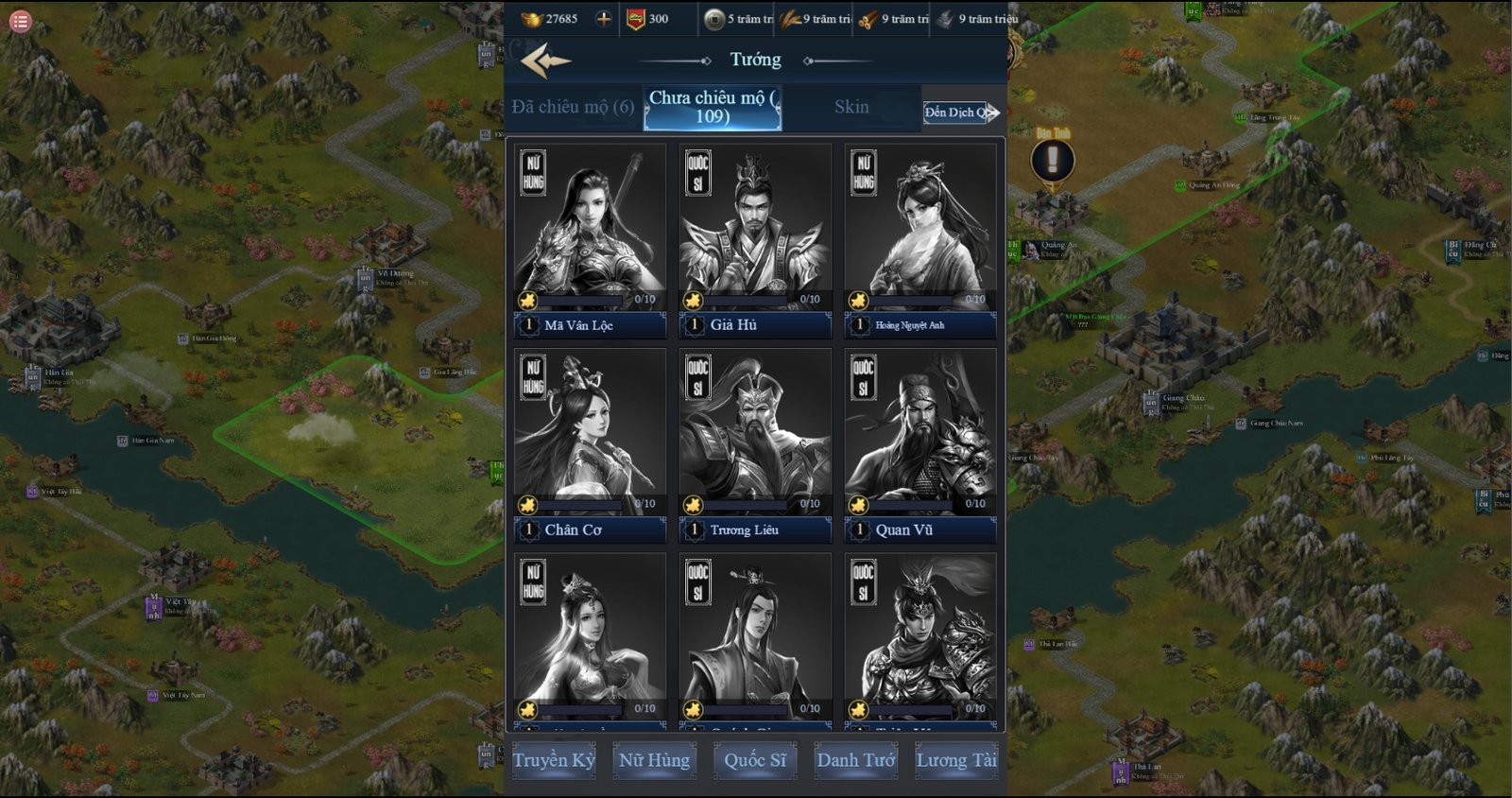Add gold with the plus button
The height and width of the screenshot is (798, 1512).
pyautogui.click(x=604, y=19)
